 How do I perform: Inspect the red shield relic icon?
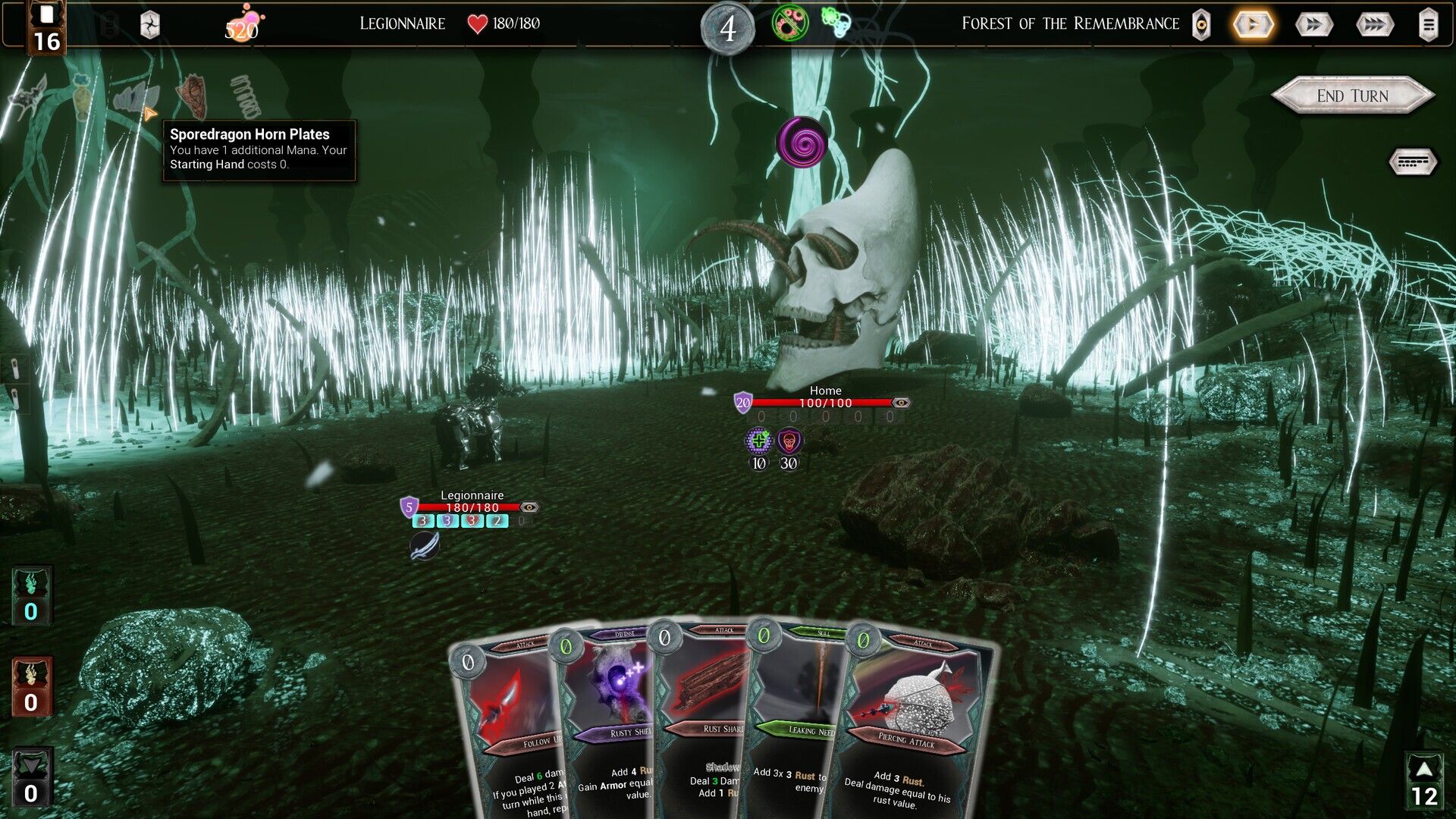pos(193,96)
